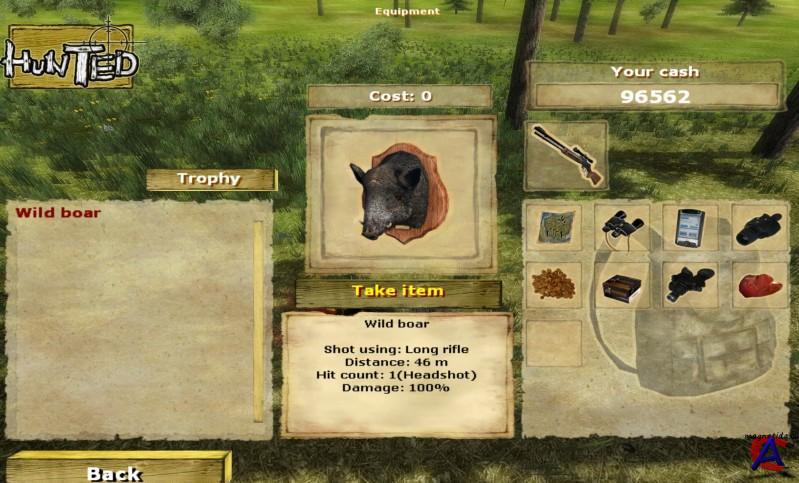Choose the brown bait pellets slot
The image size is (799, 483).
pyautogui.click(x=553, y=285)
